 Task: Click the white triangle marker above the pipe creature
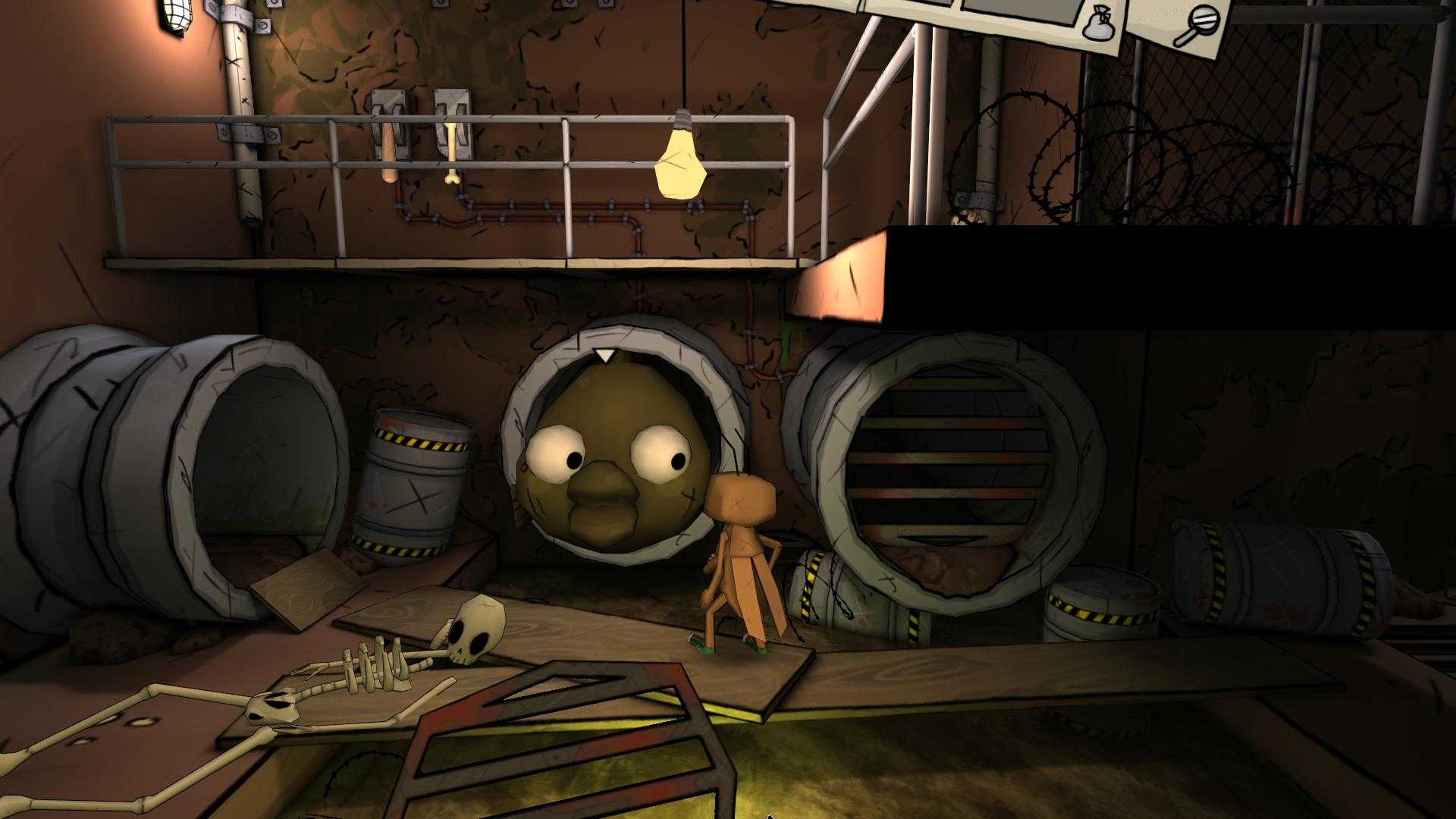(x=604, y=355)
